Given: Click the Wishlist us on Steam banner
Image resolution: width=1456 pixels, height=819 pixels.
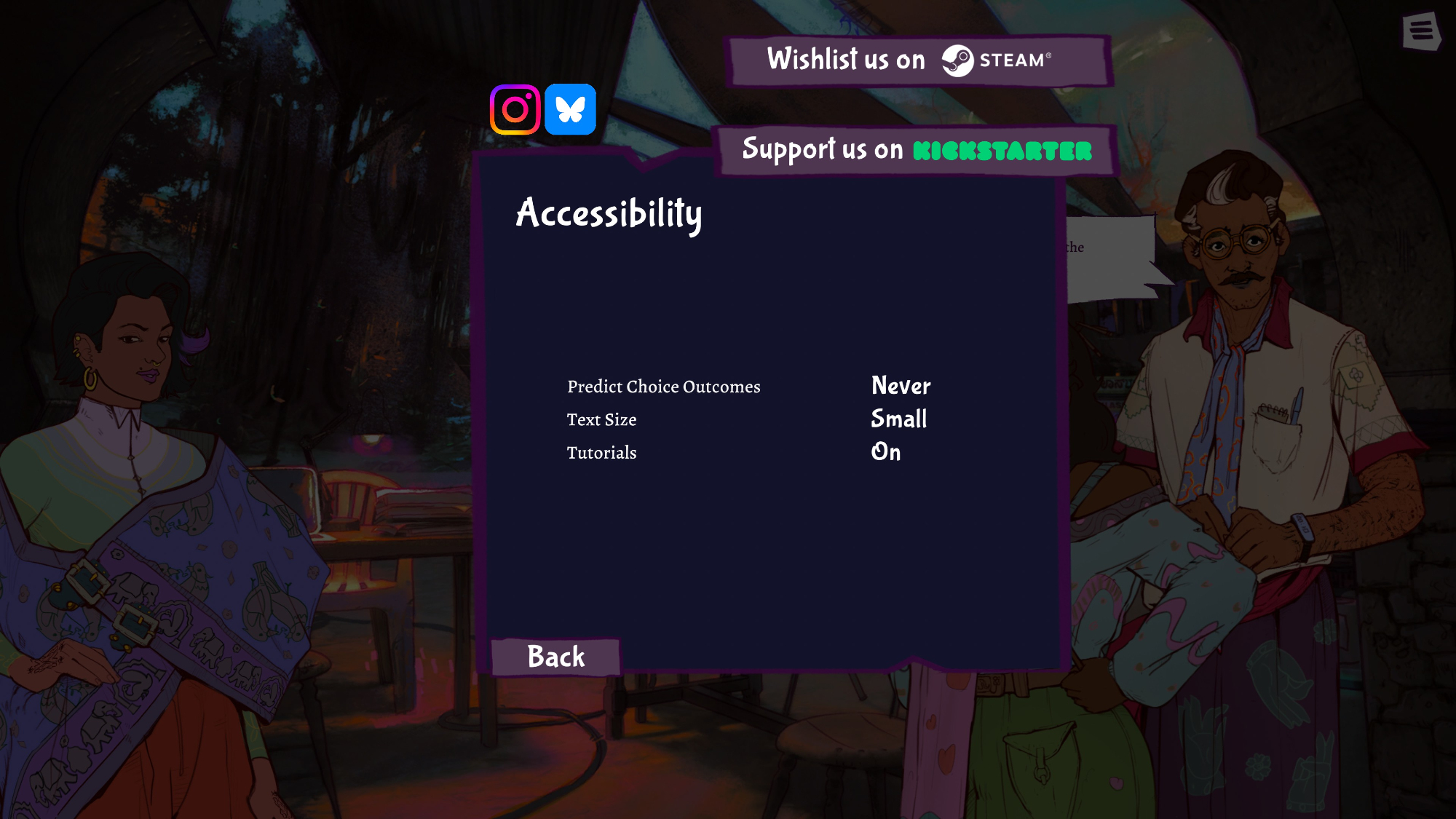Looking at the screenshot, I should click(x=918, y=60).
